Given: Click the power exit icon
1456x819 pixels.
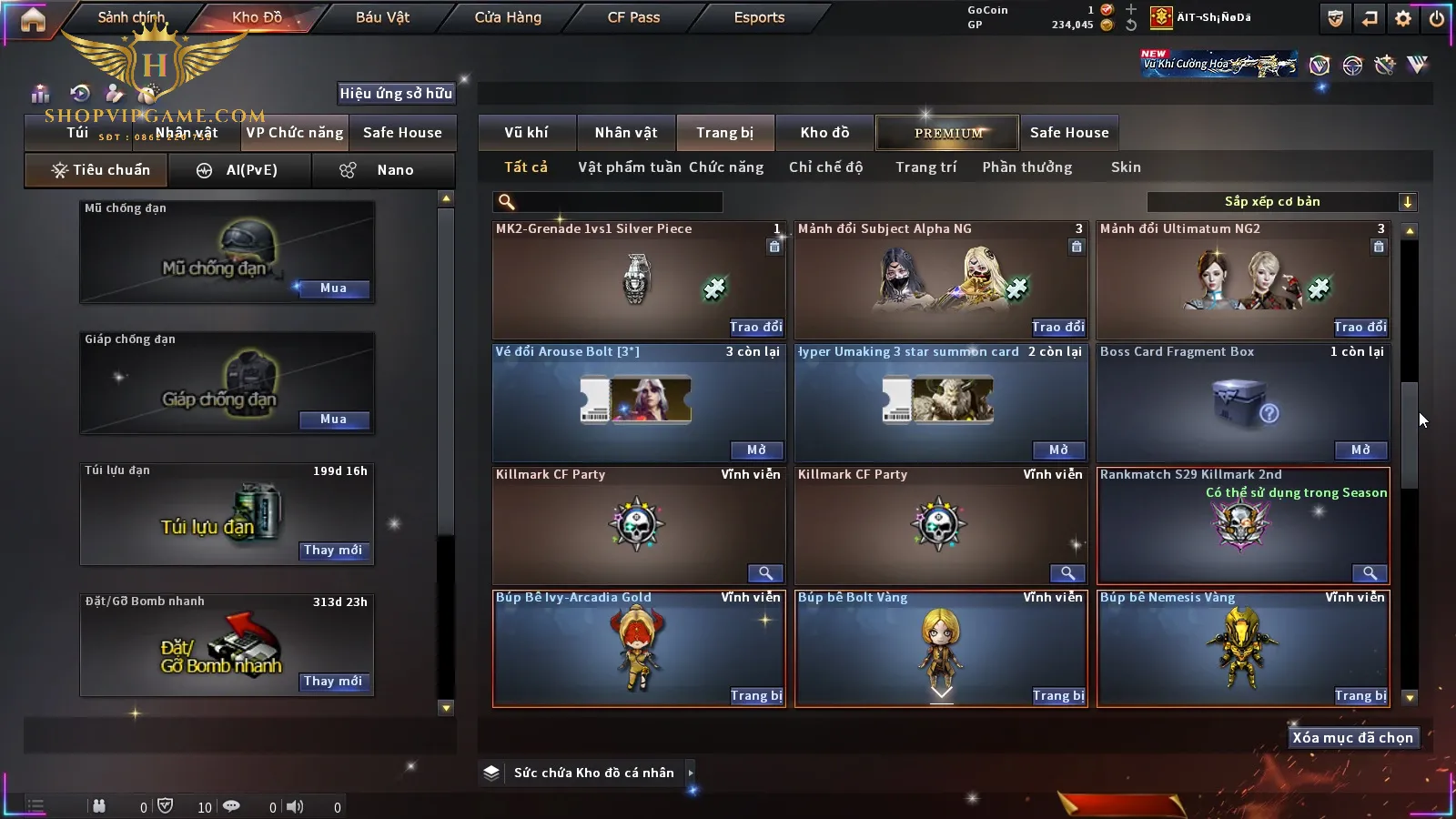Looking at the screenshot, I should click(x=1437, y=18).
